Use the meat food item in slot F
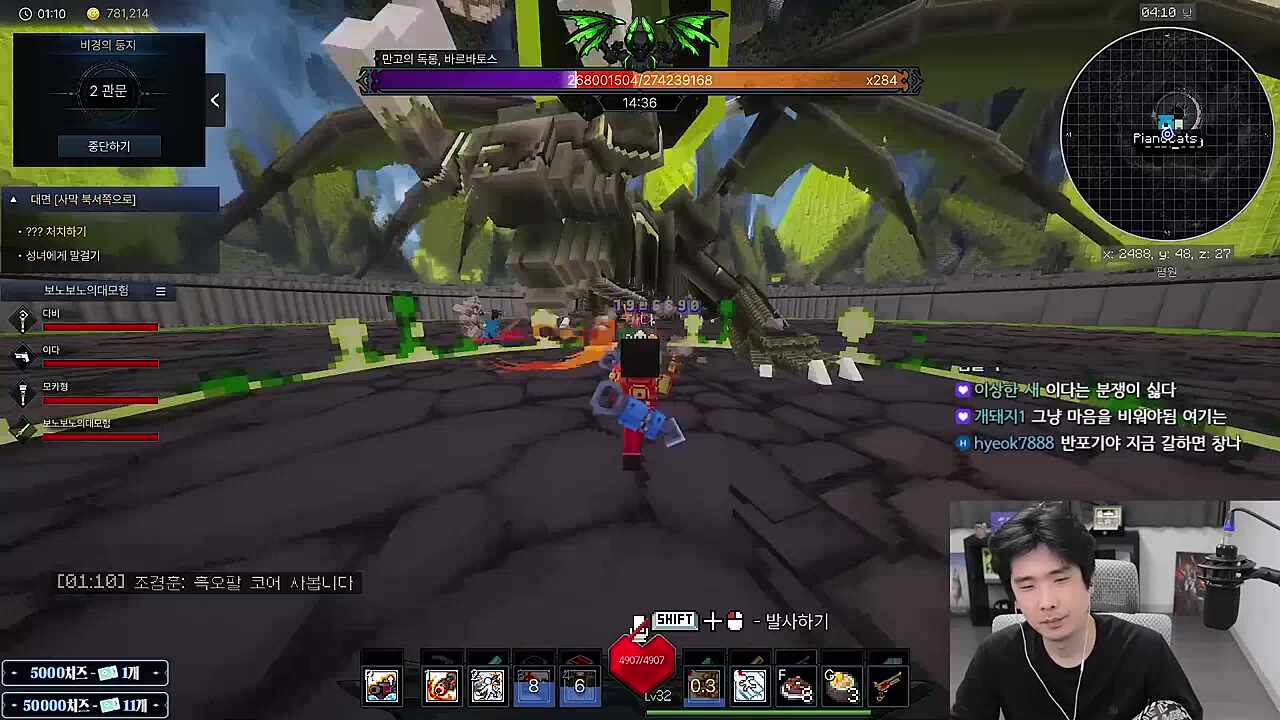Image resolution: width=1280 pixels, height=720 pixels. point(796,686)
